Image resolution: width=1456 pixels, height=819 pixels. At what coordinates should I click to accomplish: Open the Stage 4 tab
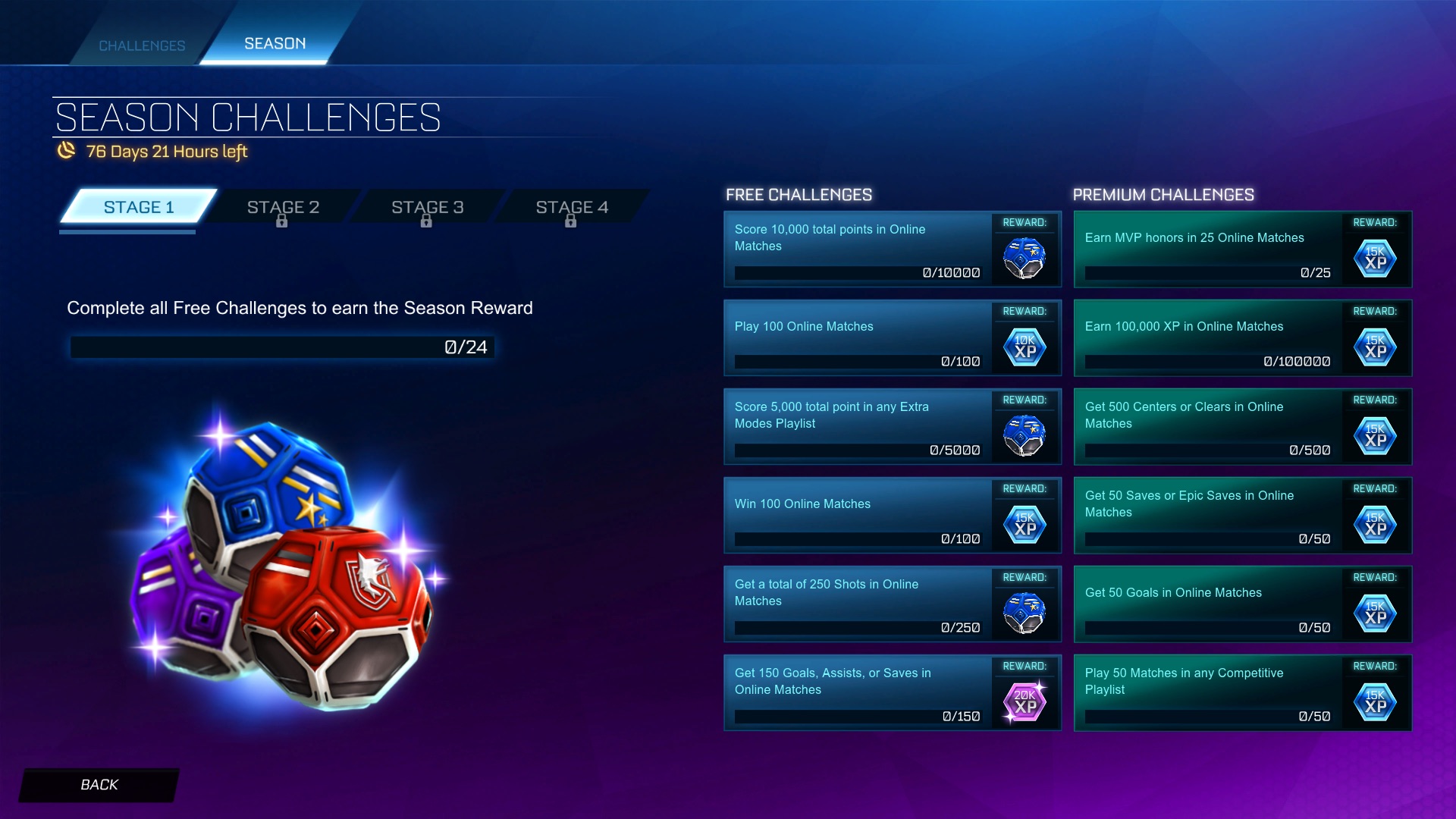click(x=572, y=206)
